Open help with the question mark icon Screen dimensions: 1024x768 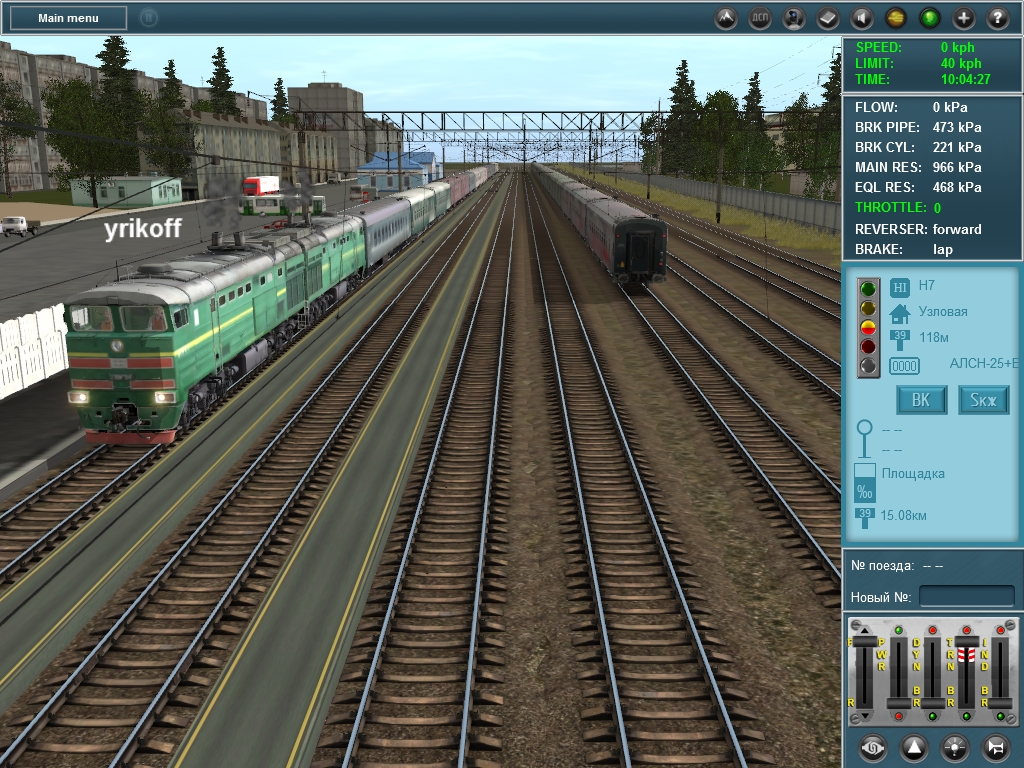[998, 18]
